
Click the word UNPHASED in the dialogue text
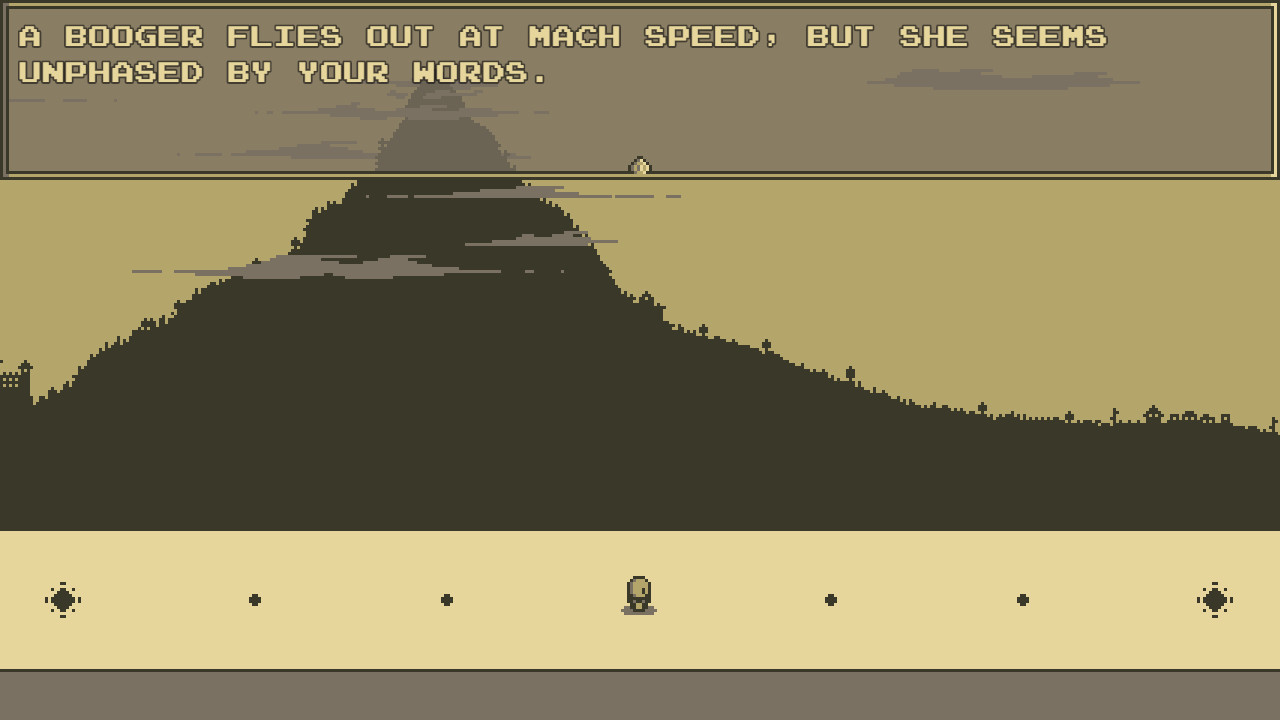pyautogui.click(x=110, y=73)
